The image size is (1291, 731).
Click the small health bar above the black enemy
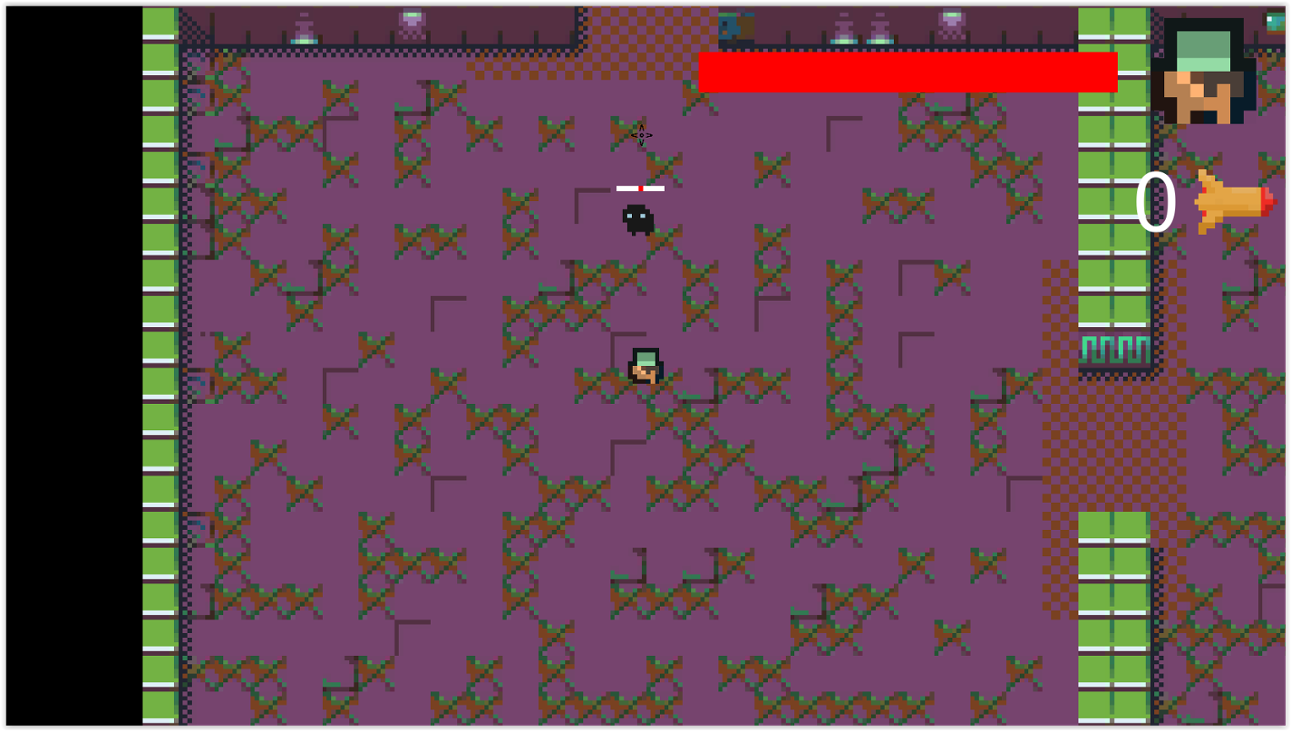pos(640,187)
